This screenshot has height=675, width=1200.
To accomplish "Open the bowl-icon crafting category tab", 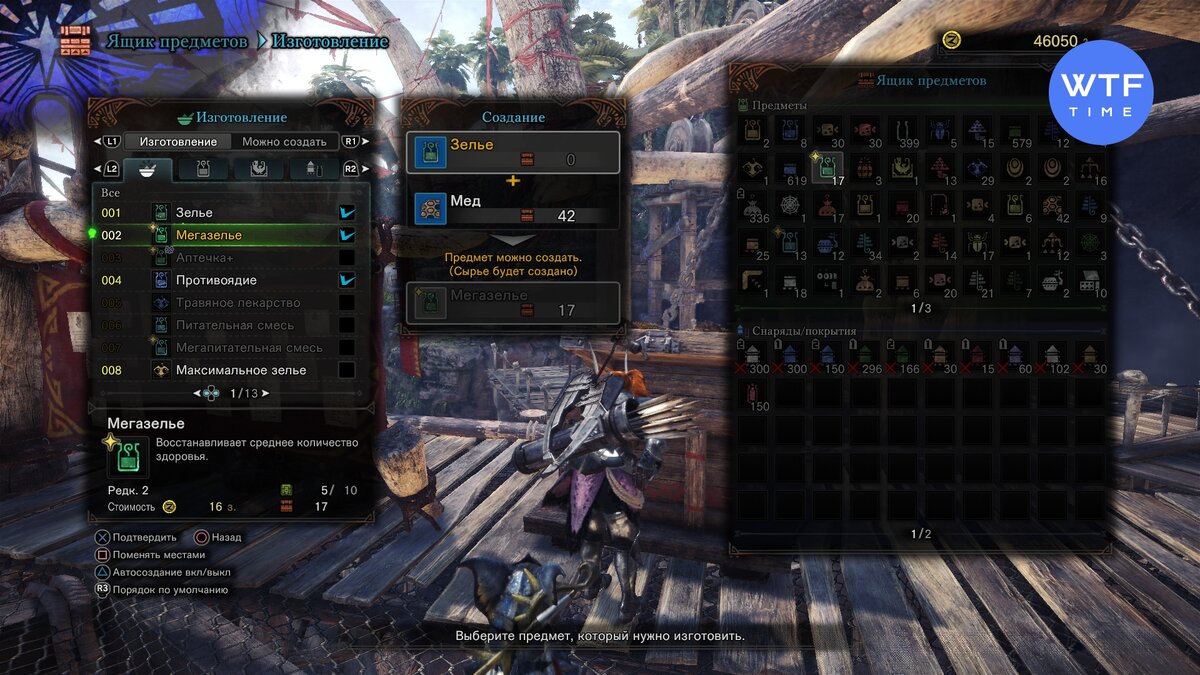I will (148, 169).
